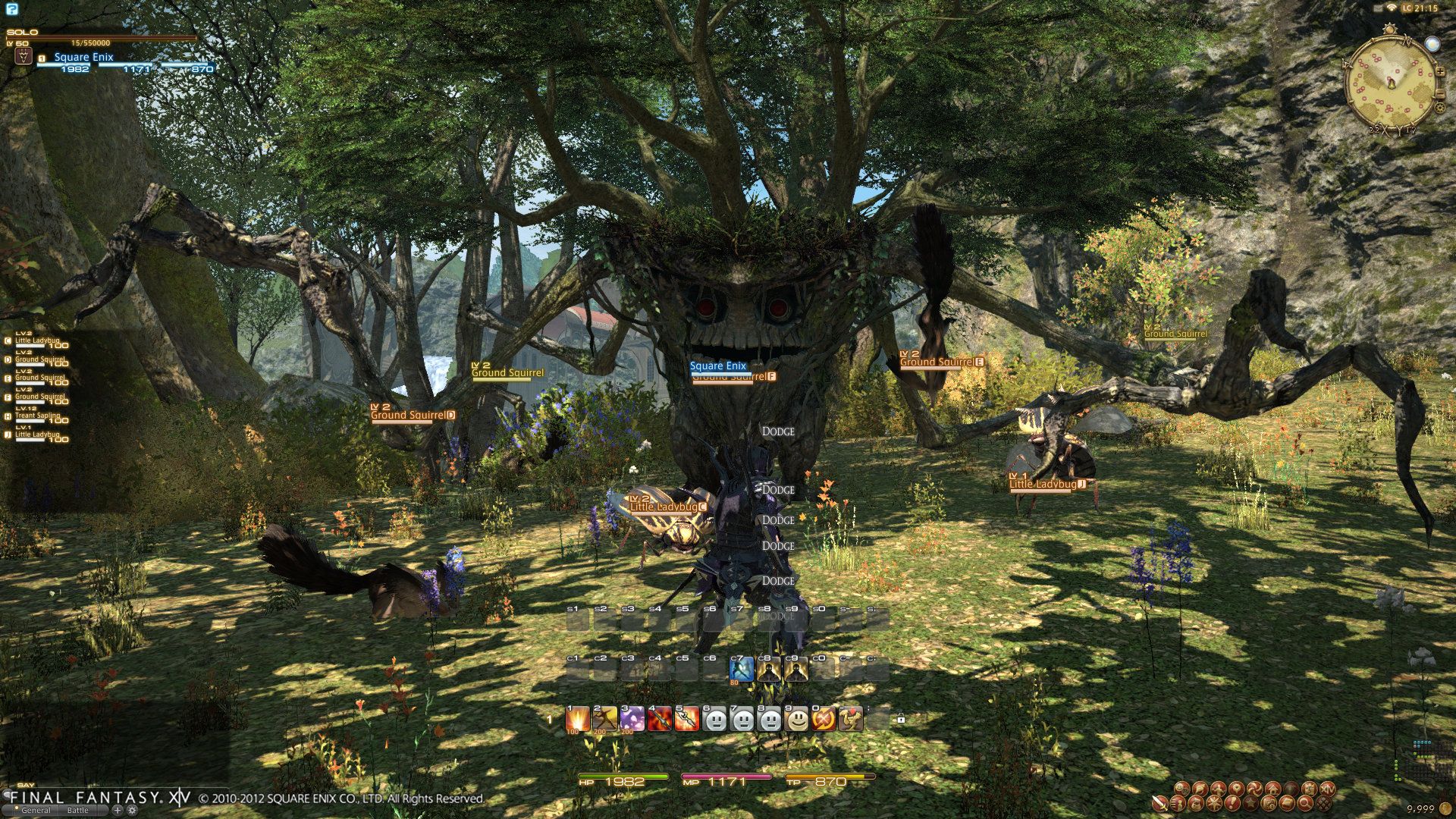Switch to the General chat tab

coord(36,810)
